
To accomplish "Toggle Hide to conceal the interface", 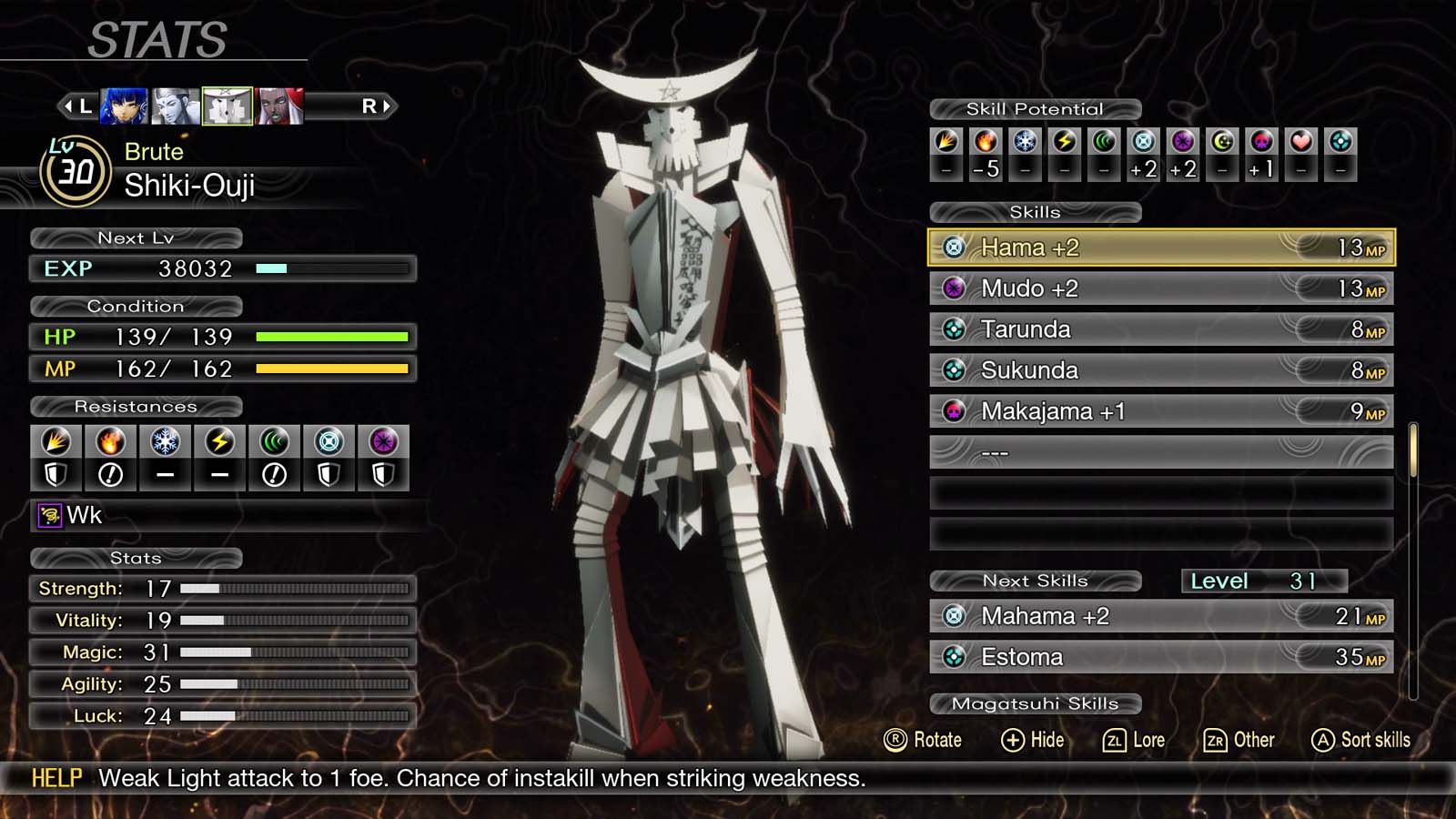I will click(1033, 740).
